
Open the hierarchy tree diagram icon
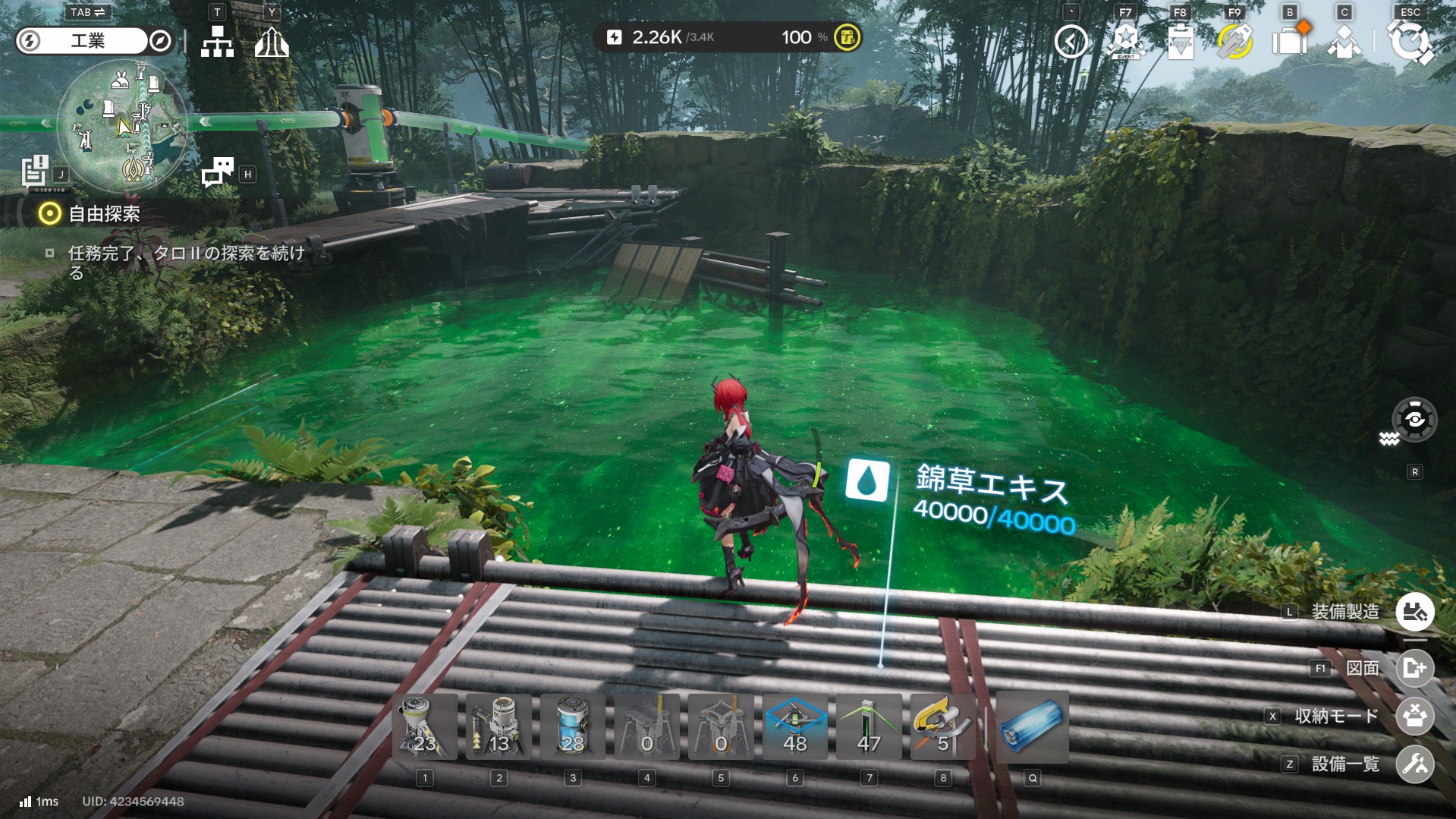[217, 42]
